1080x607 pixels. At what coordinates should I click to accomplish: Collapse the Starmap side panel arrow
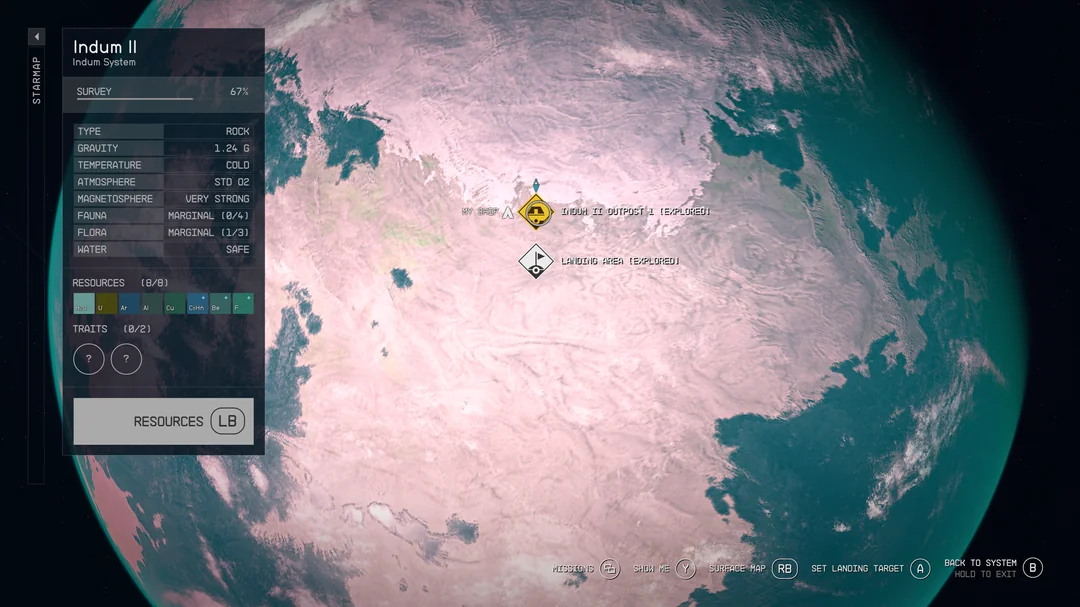(37, 37)
